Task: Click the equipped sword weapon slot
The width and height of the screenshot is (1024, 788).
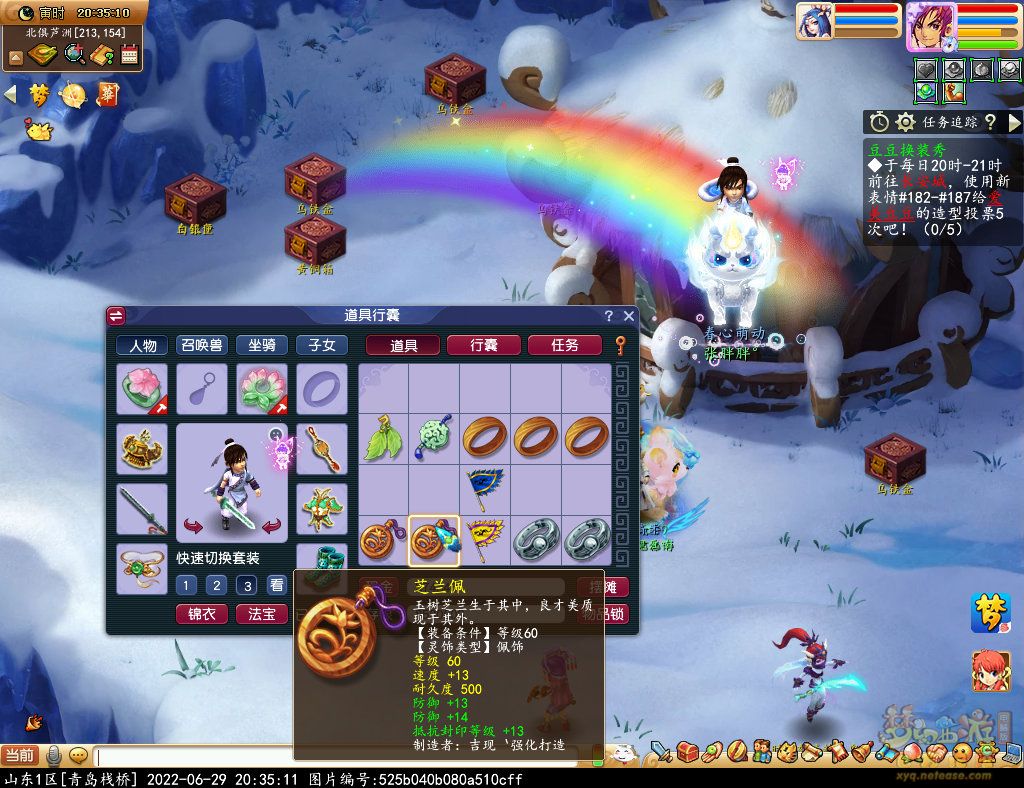Action: click(x=142, y=509)
